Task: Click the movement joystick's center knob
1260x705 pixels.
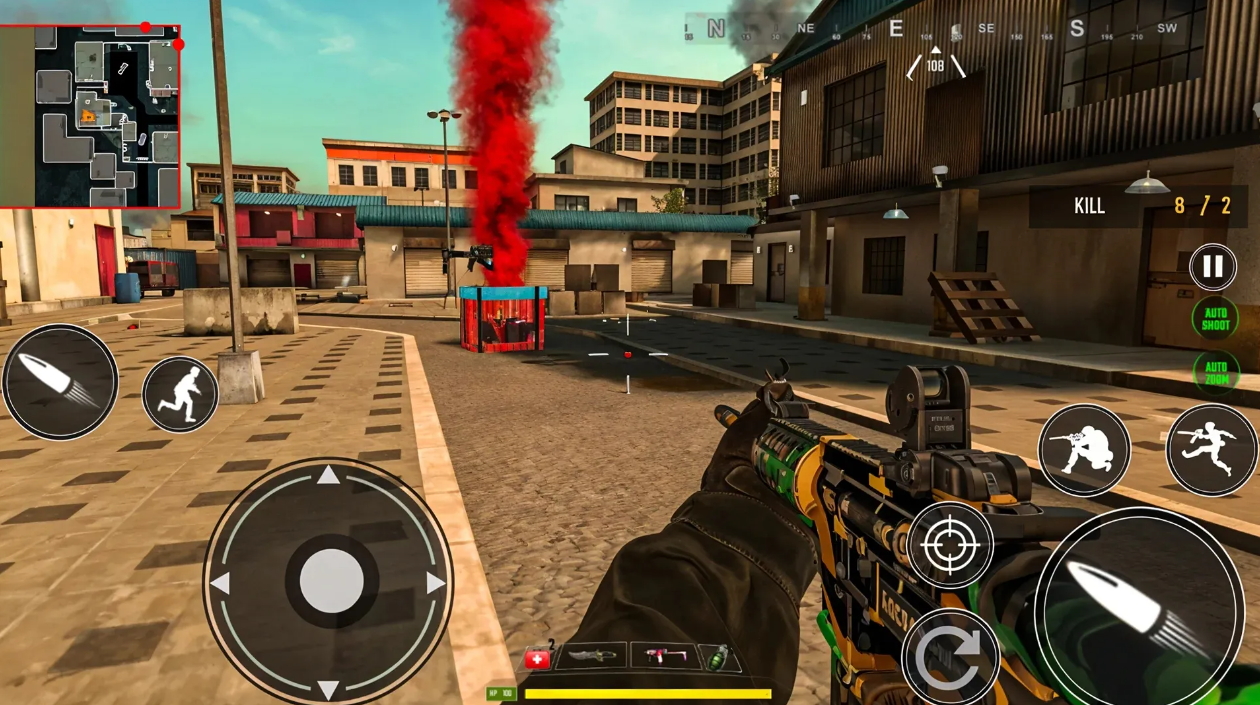Action: (x=331, y=581)
